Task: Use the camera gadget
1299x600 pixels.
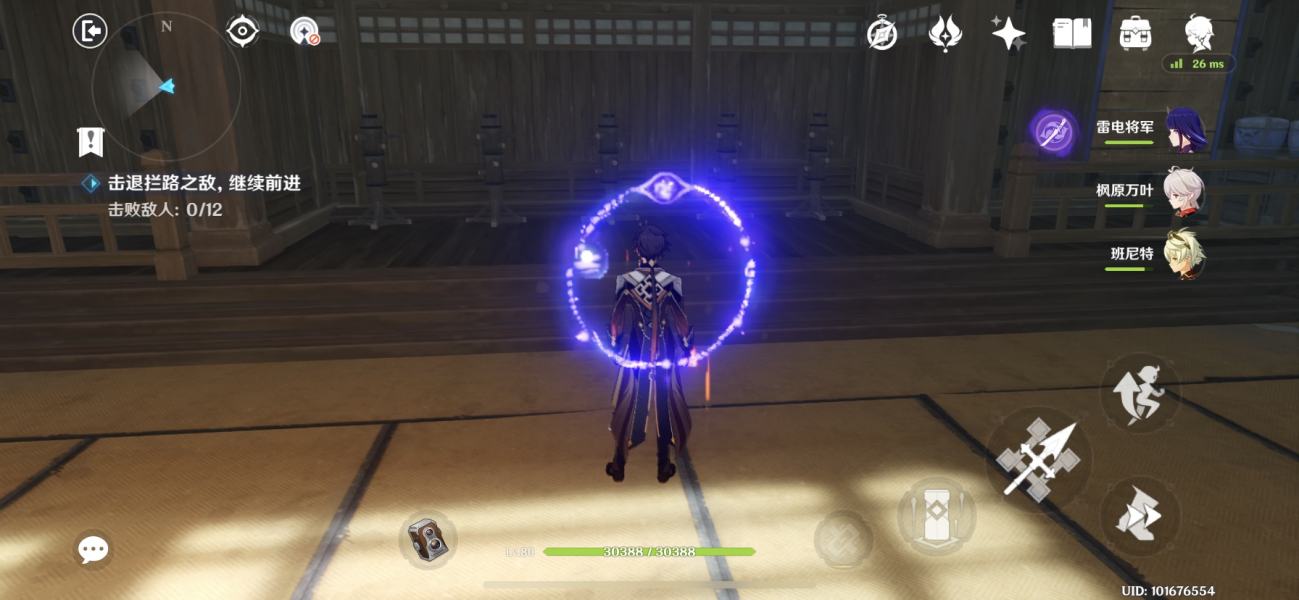Action: pyautogui.click(x=428, y=541)
